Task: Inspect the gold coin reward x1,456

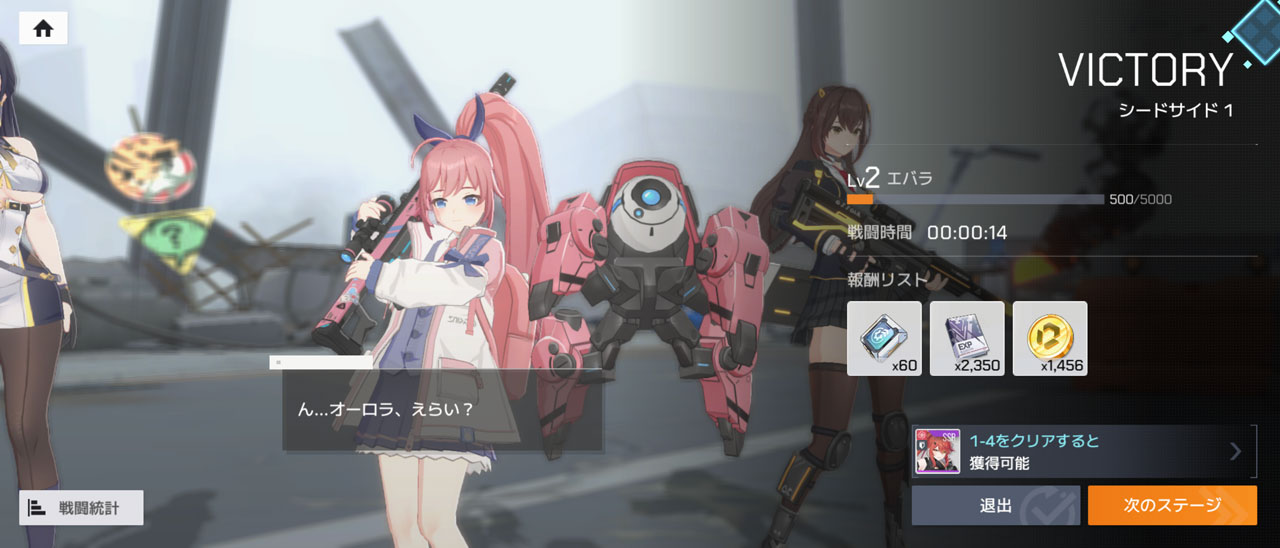Action: 1049,338
